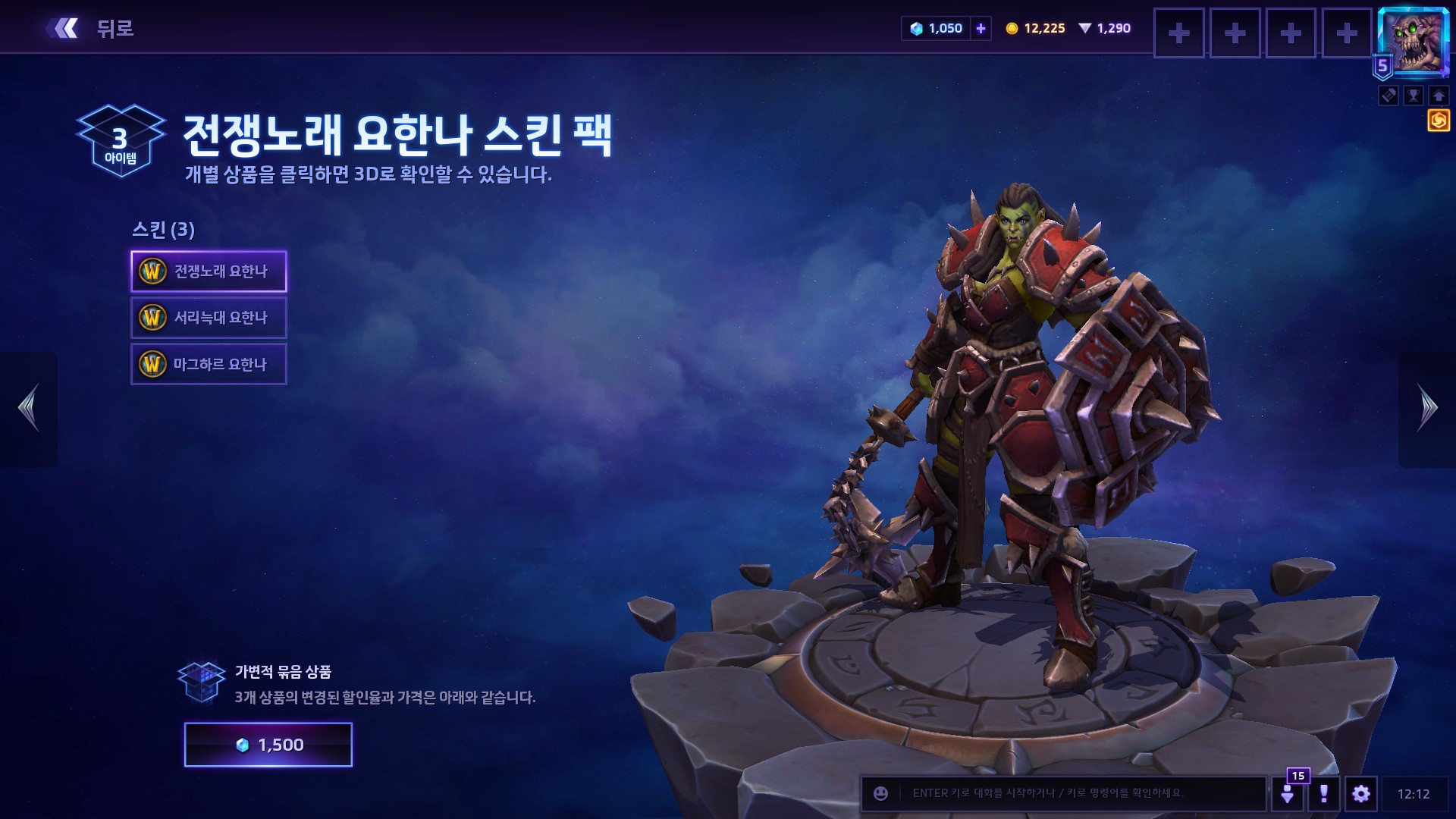Preview the 마그하르 요한나 skin

(209, 364)
